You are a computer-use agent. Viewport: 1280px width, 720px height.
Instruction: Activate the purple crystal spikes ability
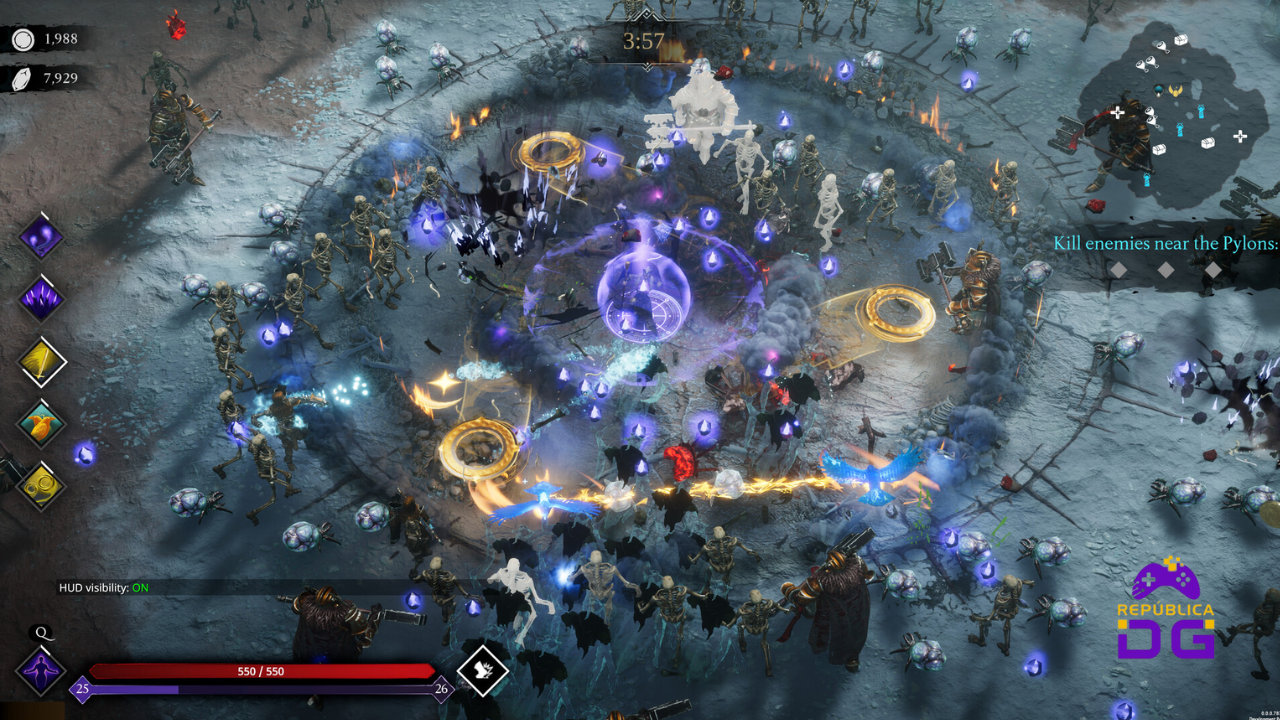42,298
